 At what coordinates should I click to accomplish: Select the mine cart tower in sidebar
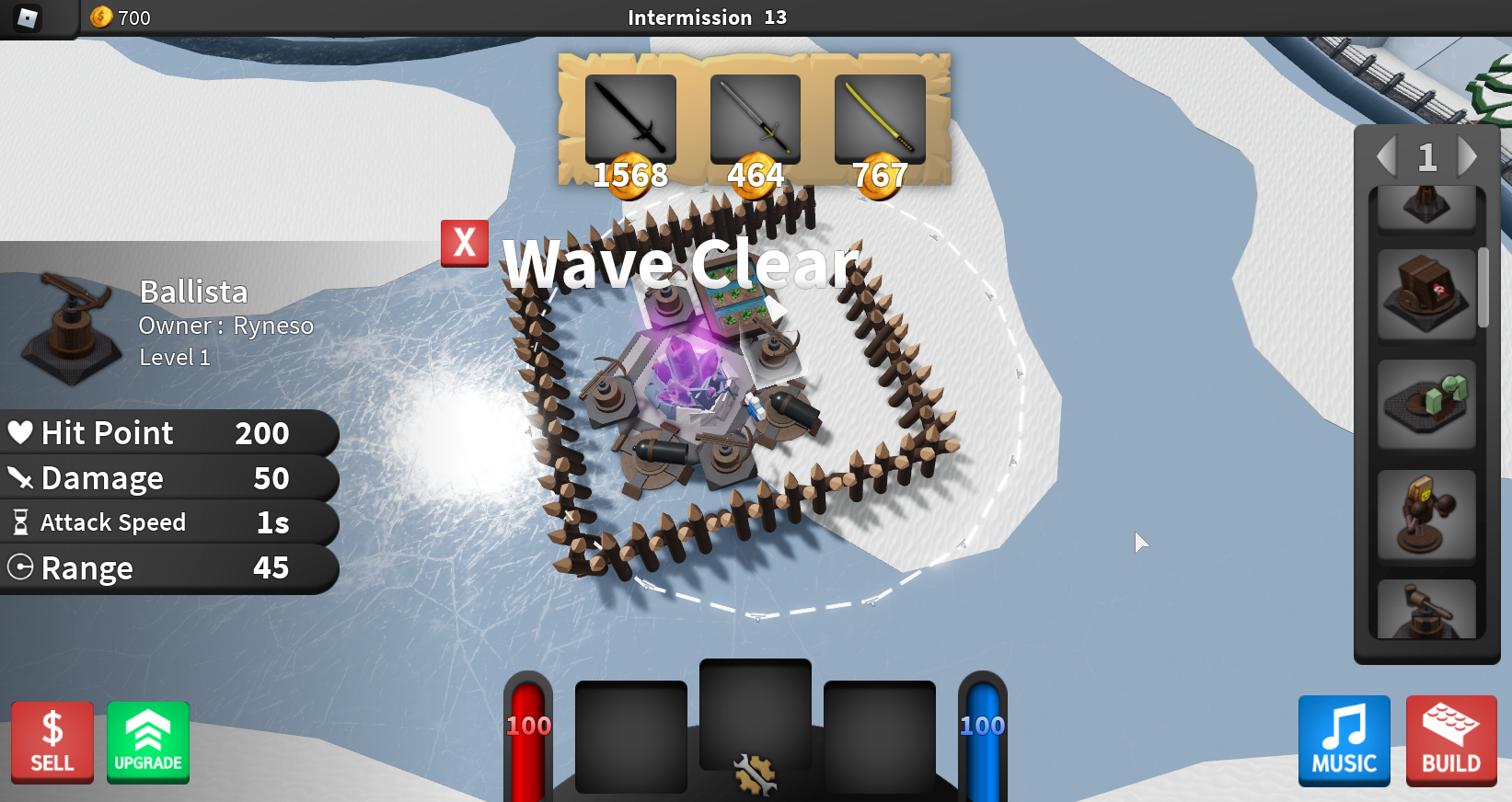coord(1426,292)
